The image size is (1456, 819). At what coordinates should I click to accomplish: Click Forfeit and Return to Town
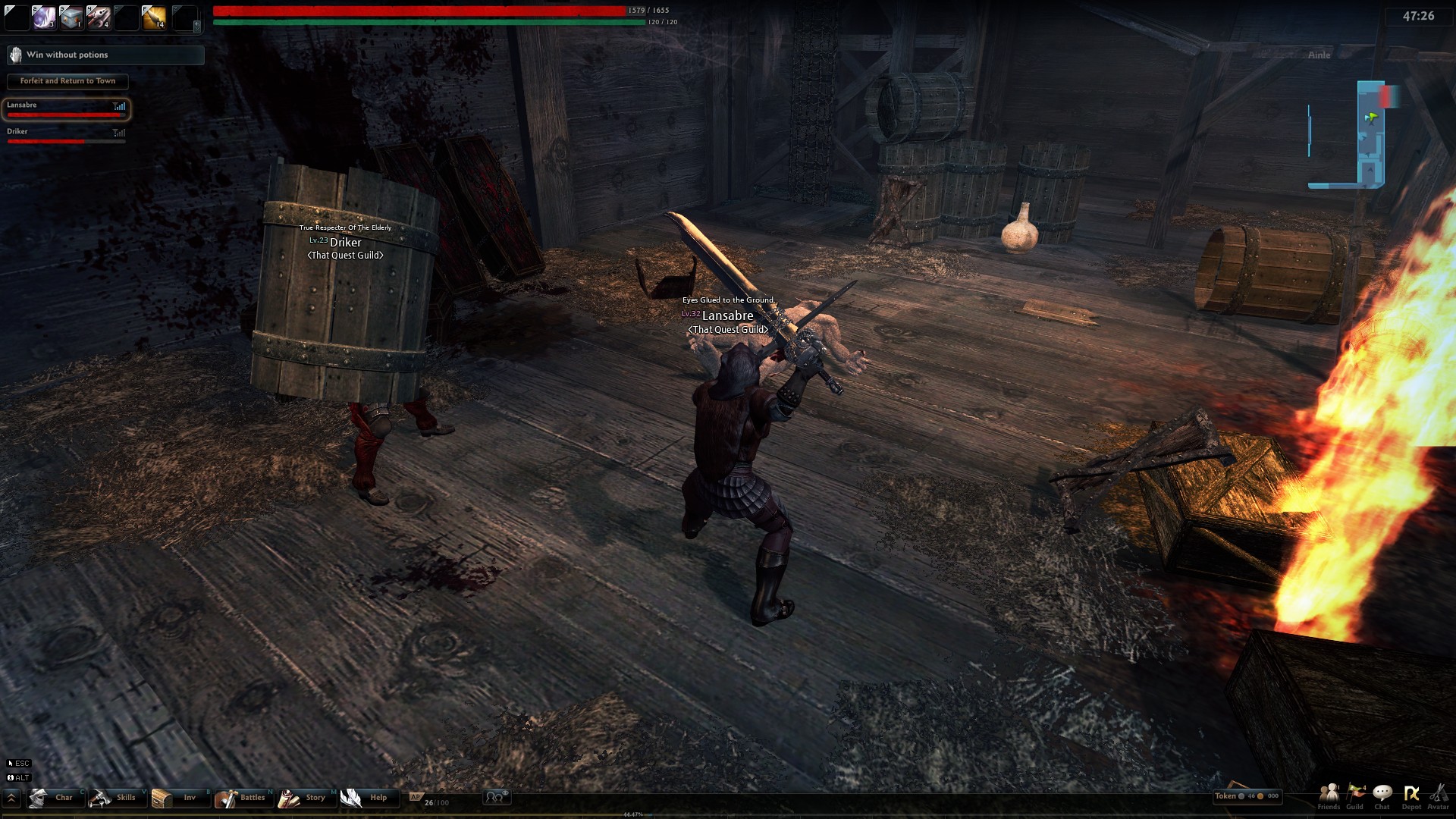(x=67, y=81)
